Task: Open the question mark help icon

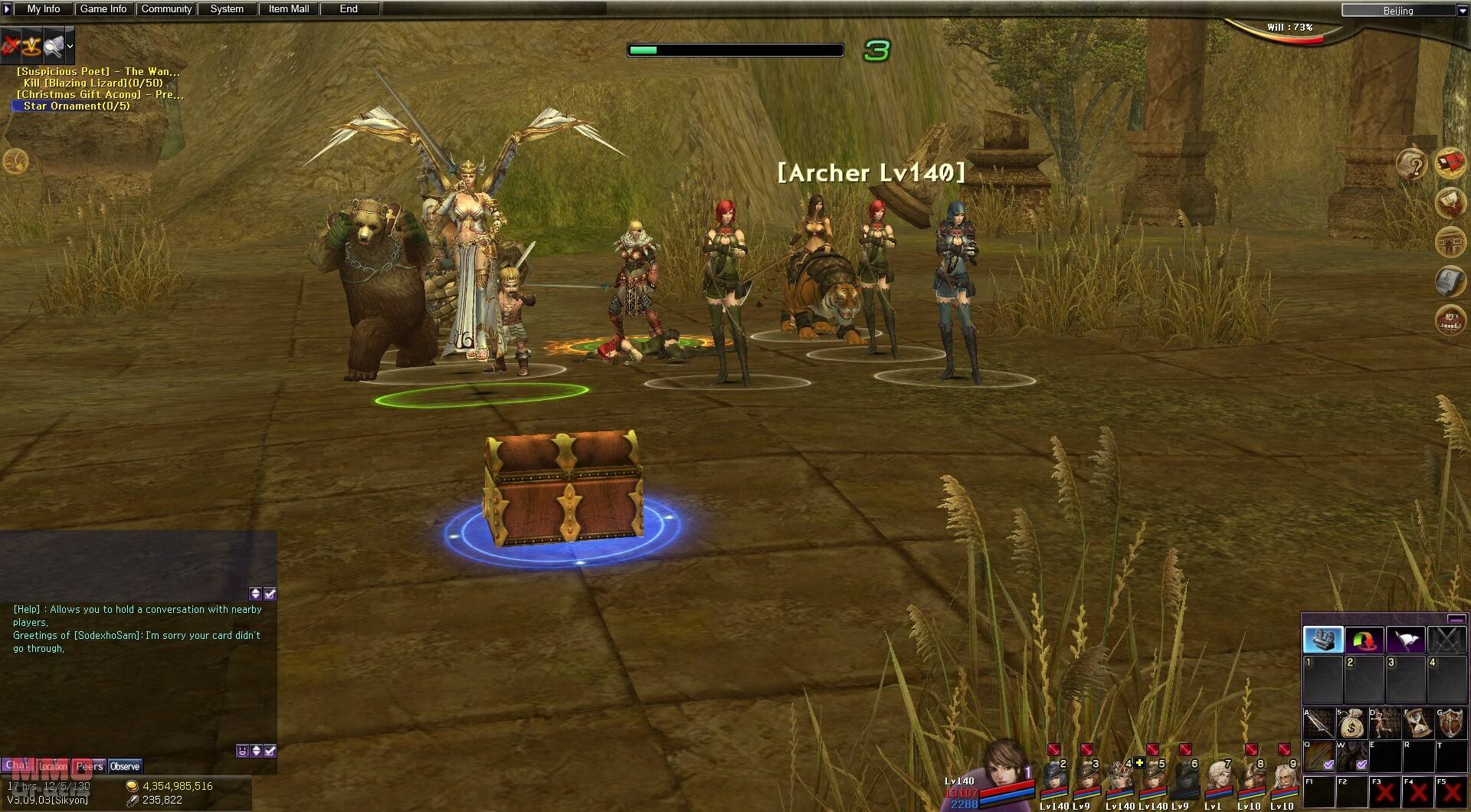Action: [1412, 164]
